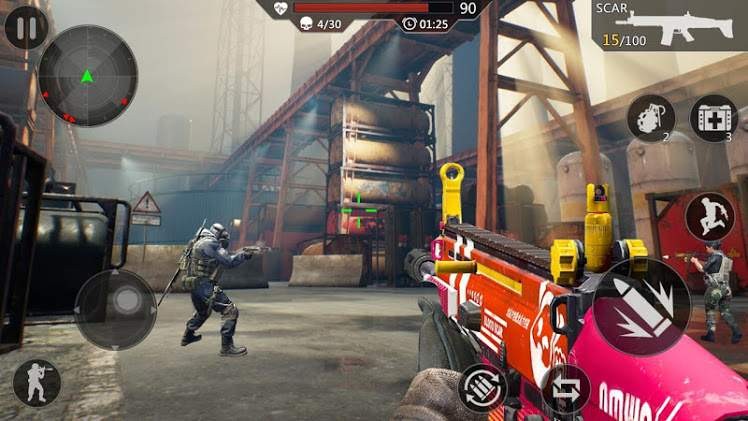Jump using the leaping figure button
The image size is (748, 421).
click(710, 216)
